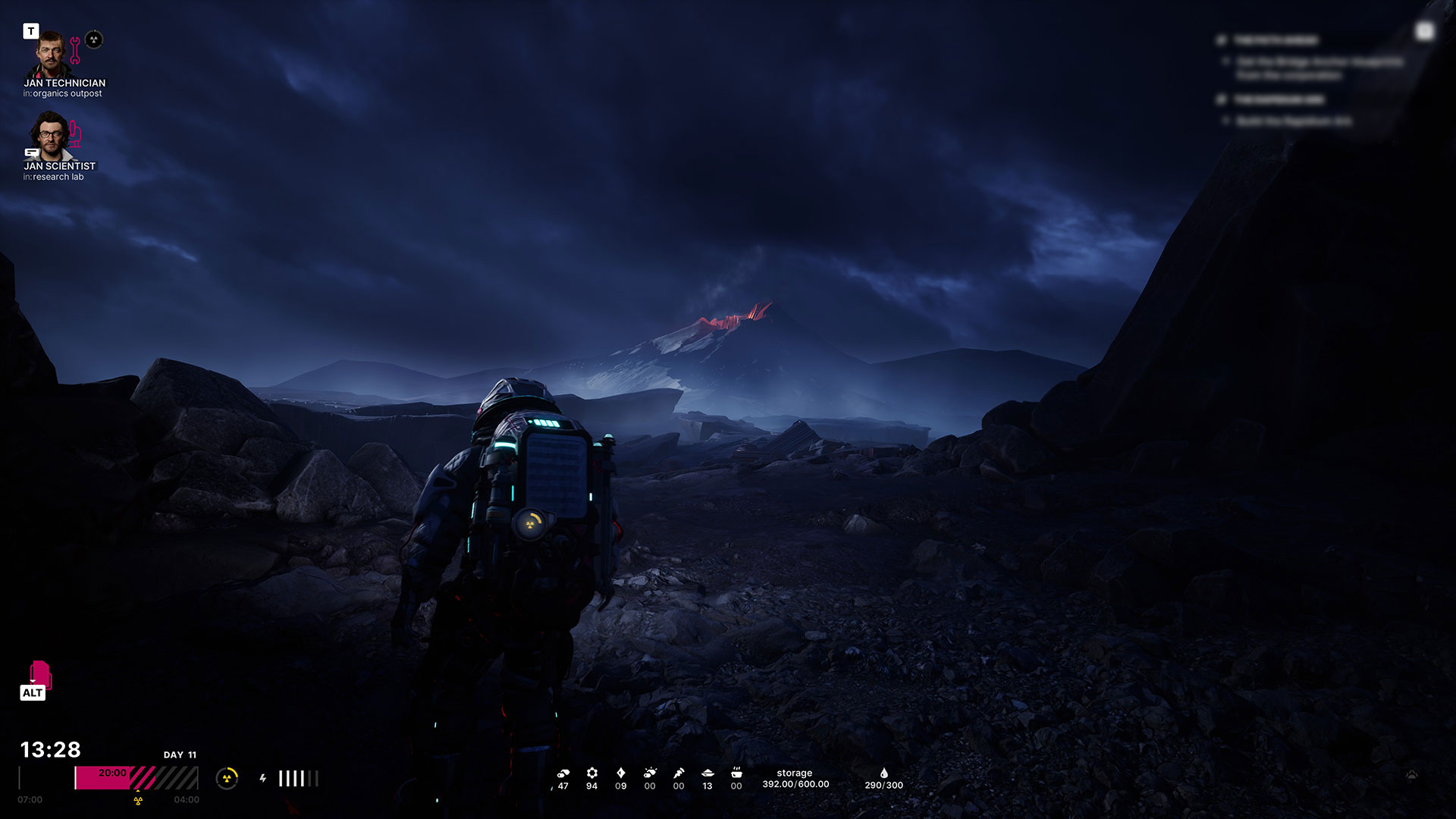Viewport: 1456px width, 819px height.
Task: Click the pink wrench icon beside Jan Technician
Action: 75,50
